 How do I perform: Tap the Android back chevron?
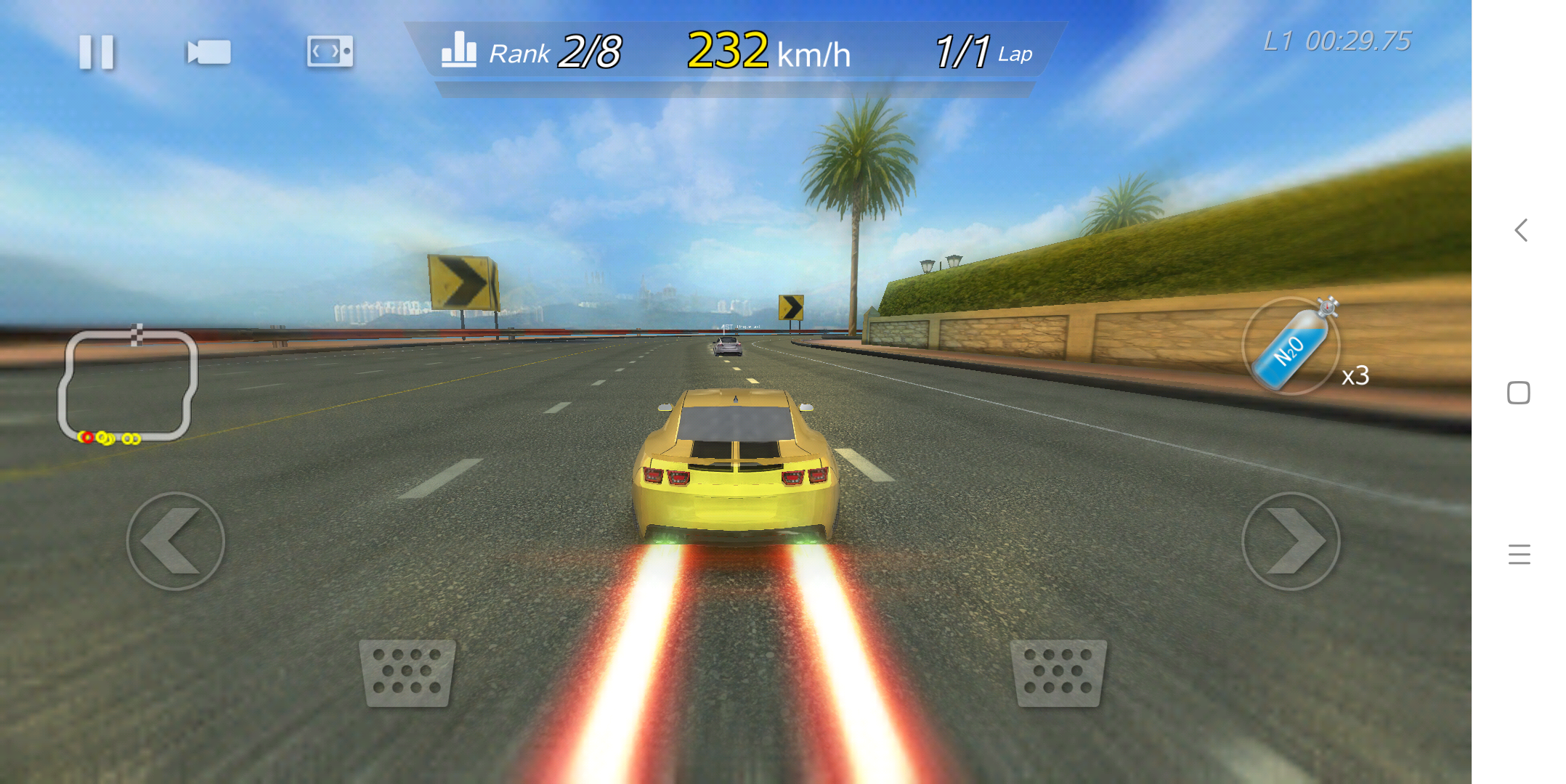1520,231
